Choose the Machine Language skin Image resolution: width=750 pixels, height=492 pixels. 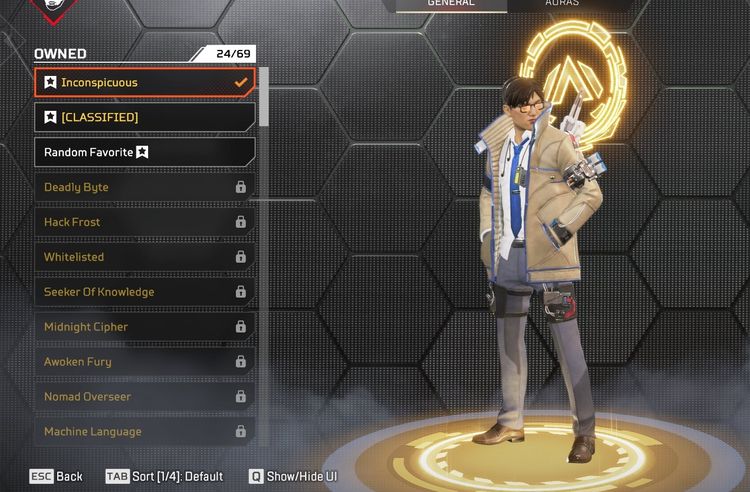point(145,432)
